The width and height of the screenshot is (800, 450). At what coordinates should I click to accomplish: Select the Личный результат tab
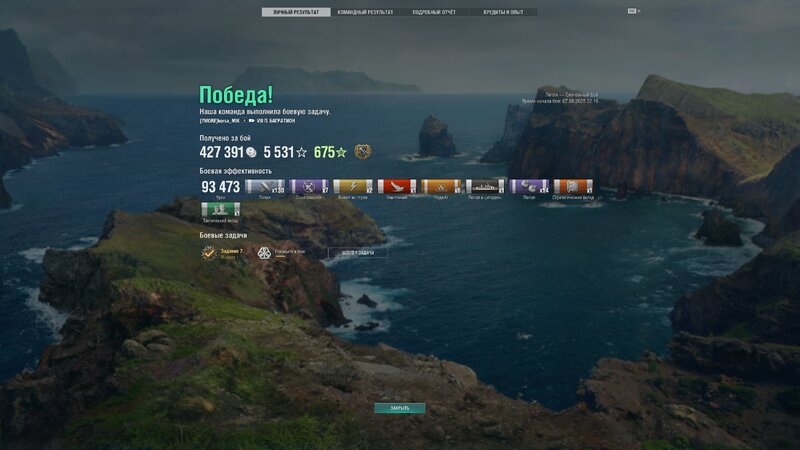296,12
